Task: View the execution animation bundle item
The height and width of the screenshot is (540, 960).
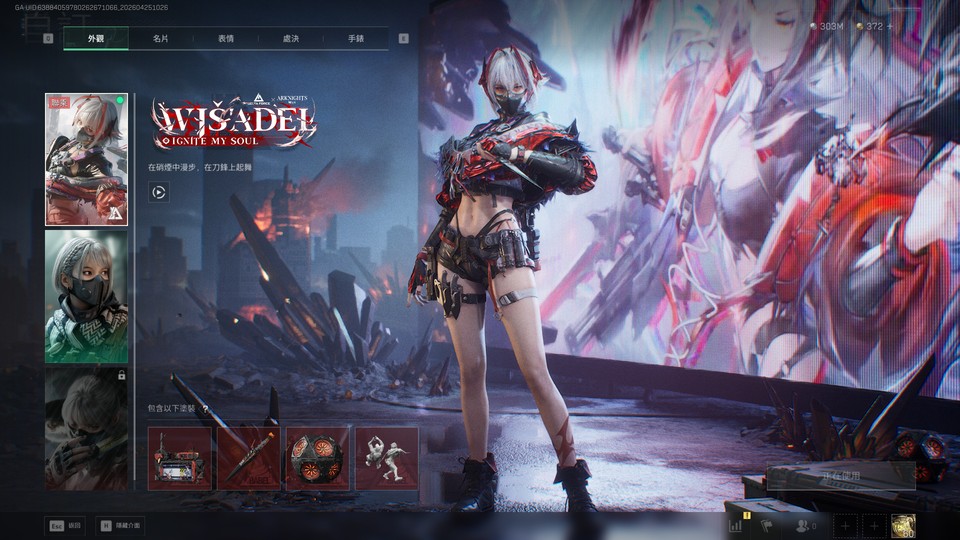Action: 387,458
